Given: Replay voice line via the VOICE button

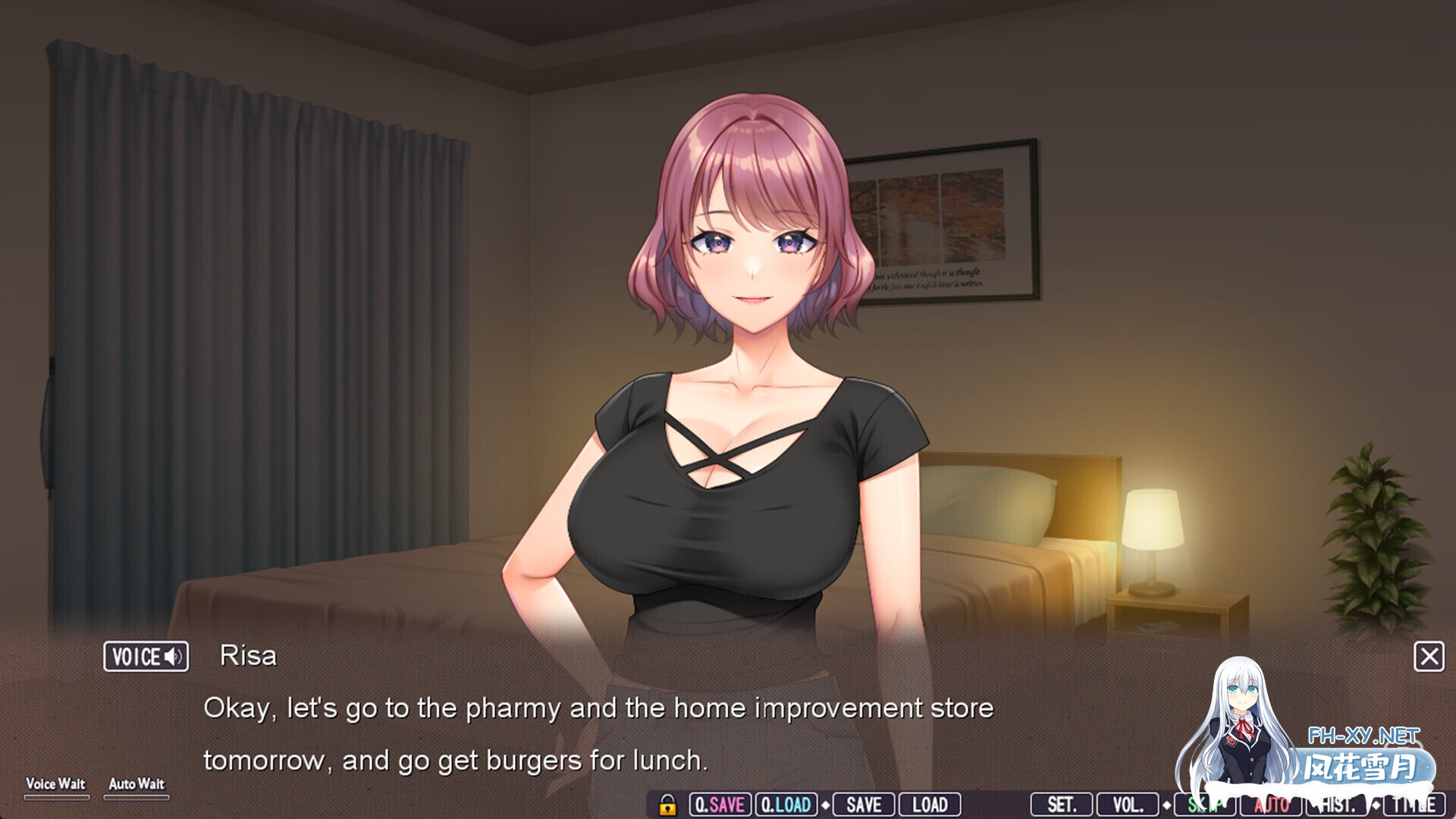Looking at the screenshot, I should pyautogui.click(x=146, y=657).
